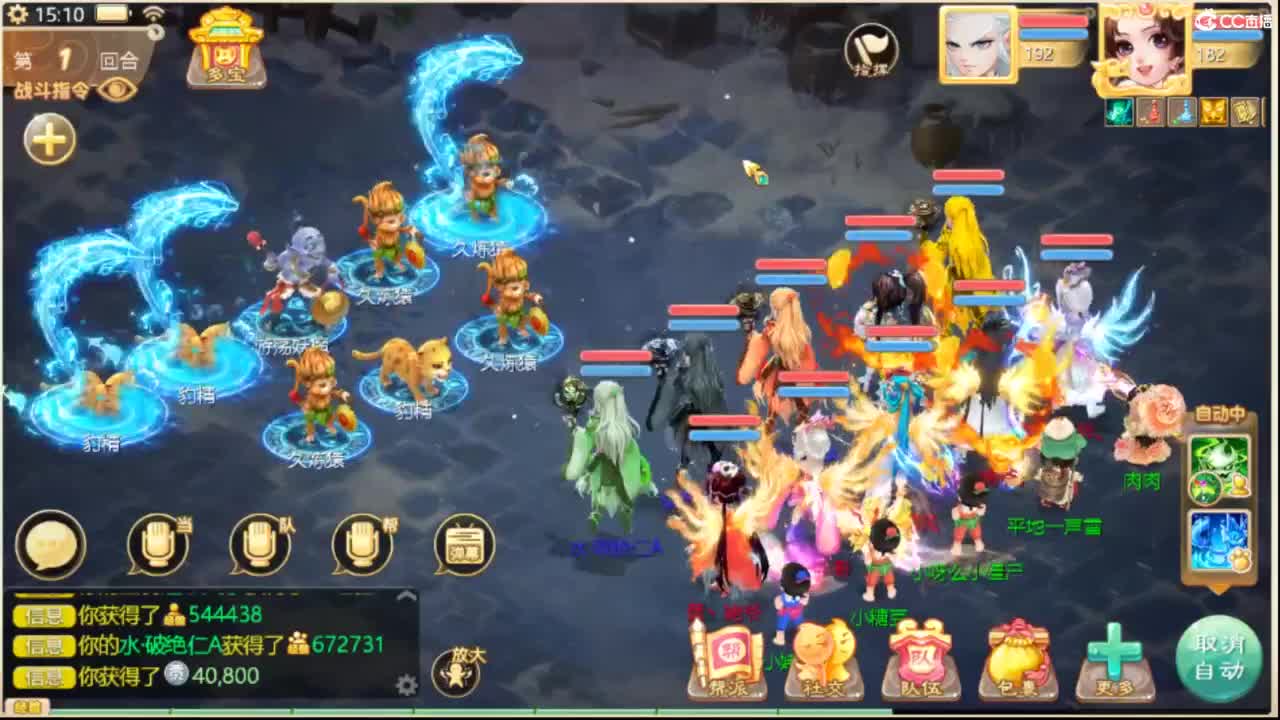Open chat via the speech bubble icon
Image resolution: width=1280 pixels, height=720 pixels.
coord(51,543)
